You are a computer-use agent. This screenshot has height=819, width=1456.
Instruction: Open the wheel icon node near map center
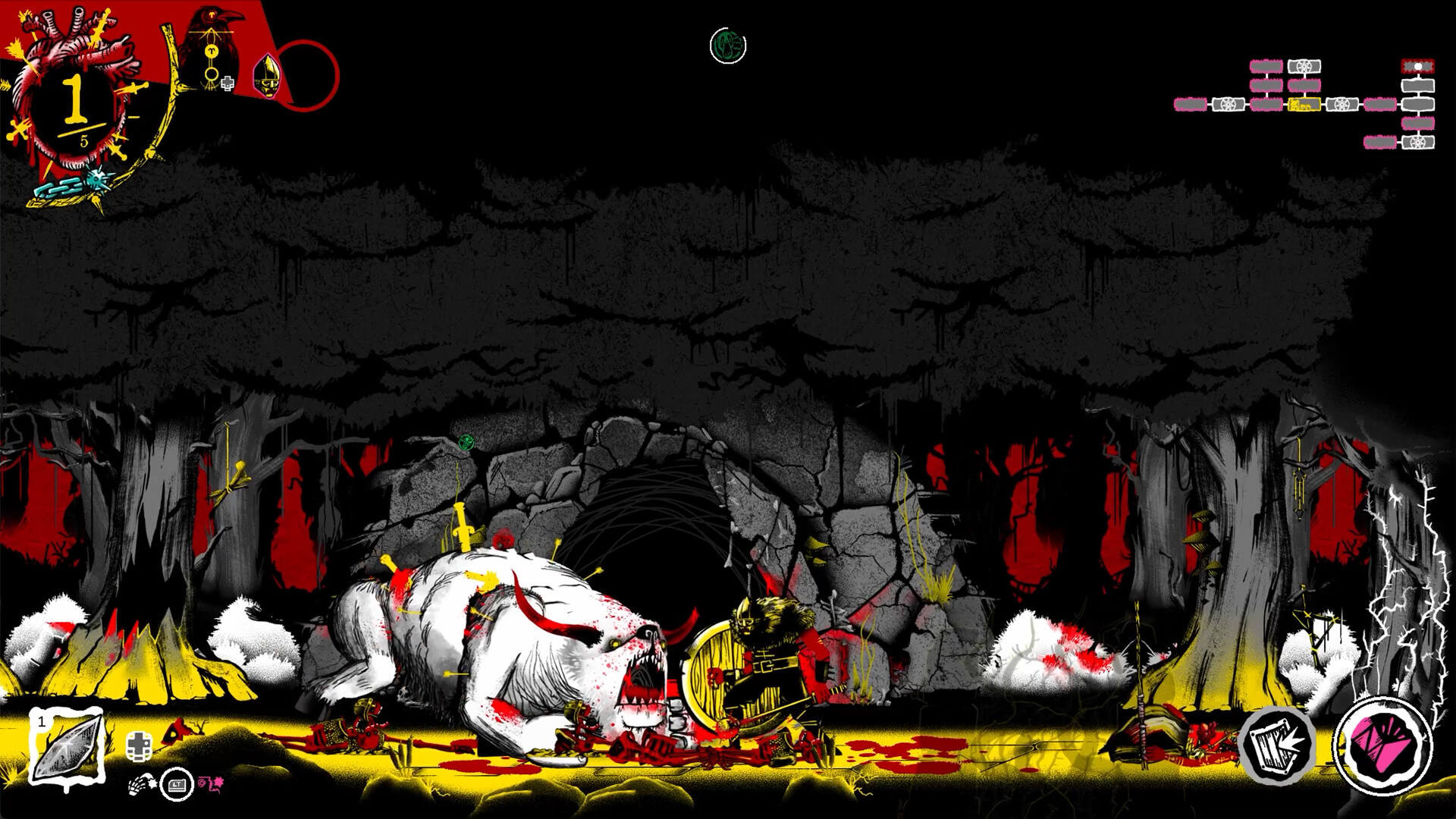click(1342, 105)
